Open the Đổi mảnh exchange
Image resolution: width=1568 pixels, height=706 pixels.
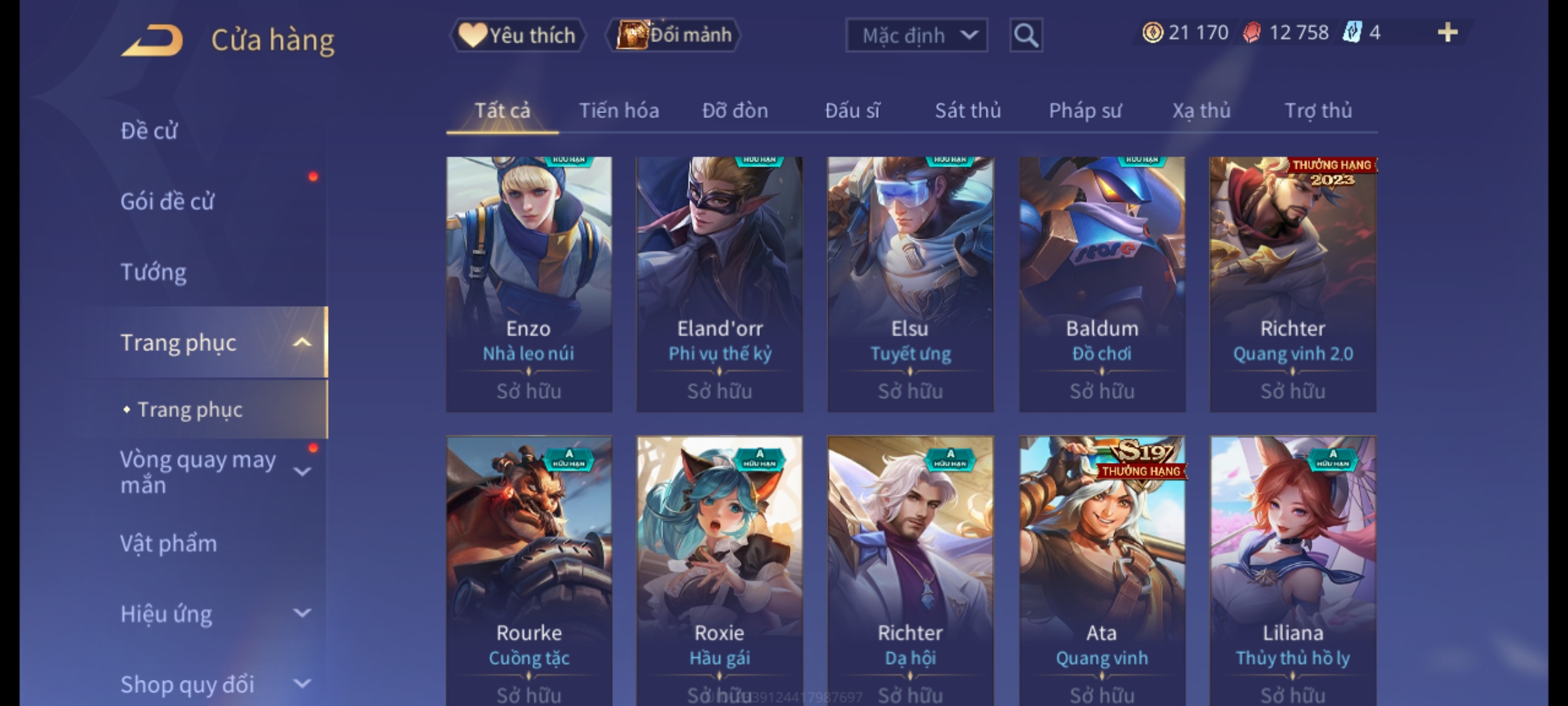(x=674, y=35)
